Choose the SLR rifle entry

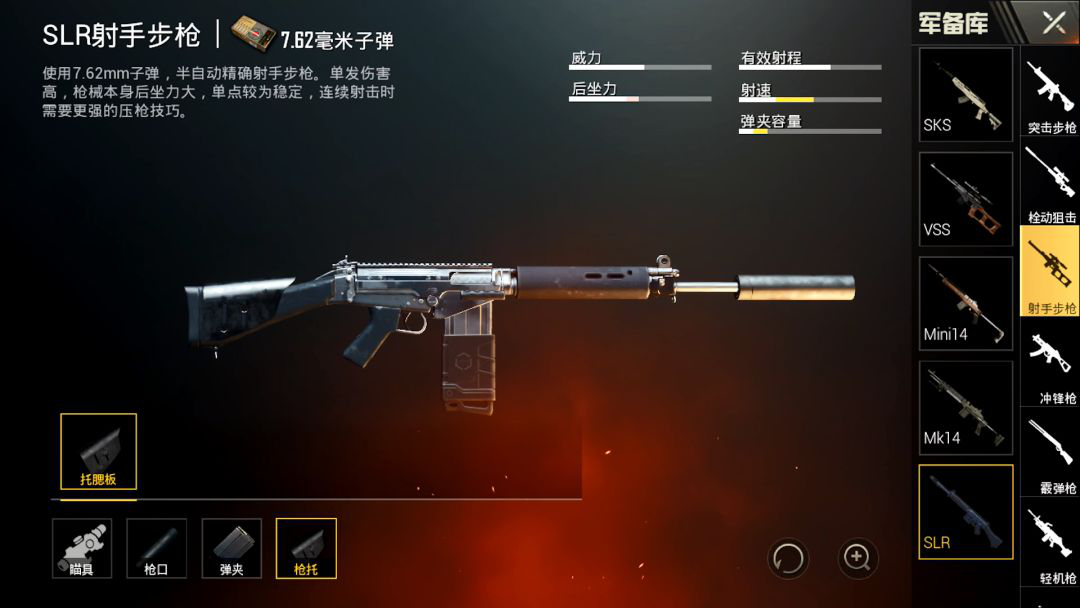click(x=965, y=512)
